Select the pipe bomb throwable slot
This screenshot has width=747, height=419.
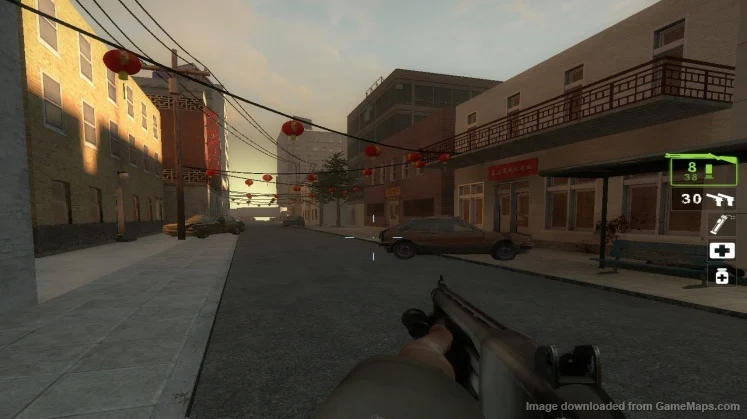pyautogui.click(x=721, y=225)
